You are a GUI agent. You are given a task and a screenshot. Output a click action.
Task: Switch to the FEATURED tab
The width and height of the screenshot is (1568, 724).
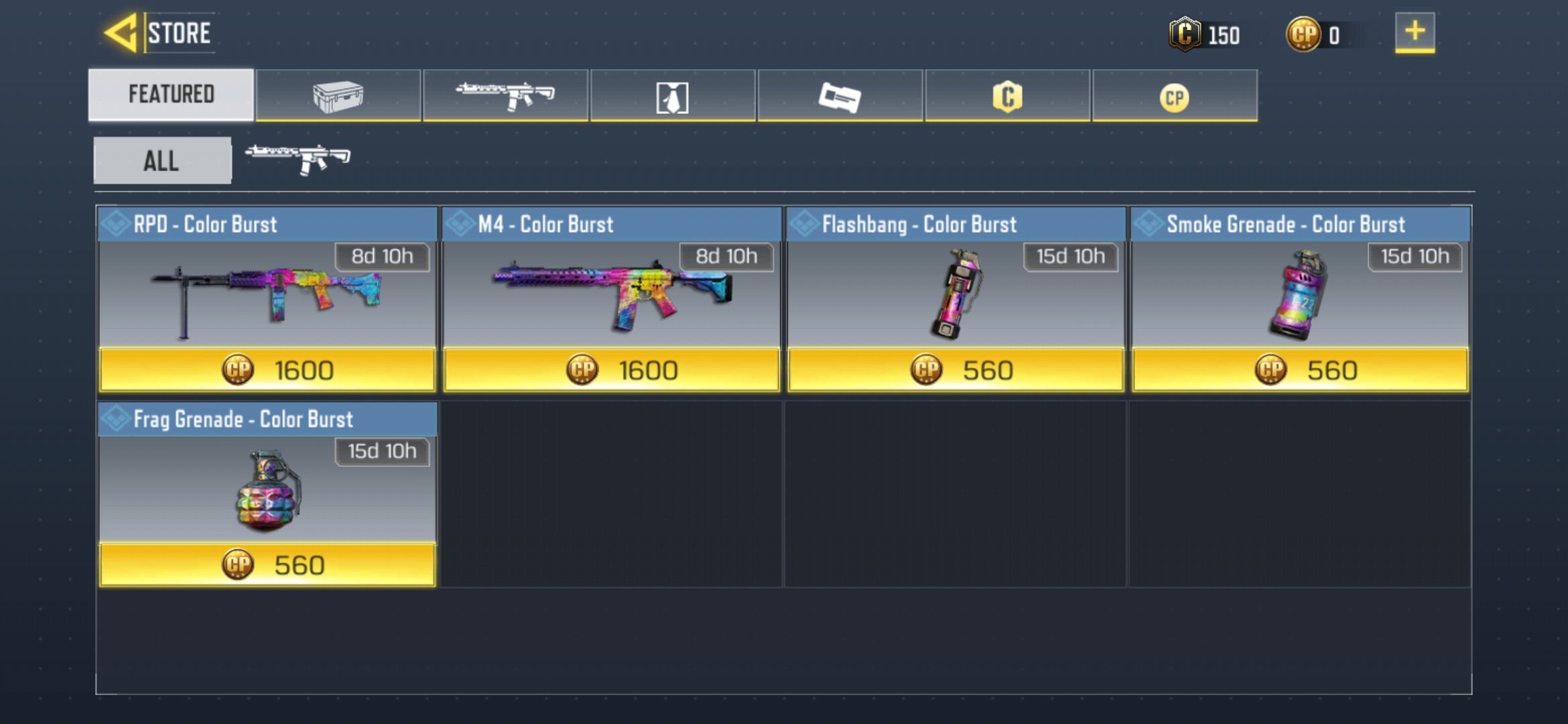click(171, 94)
